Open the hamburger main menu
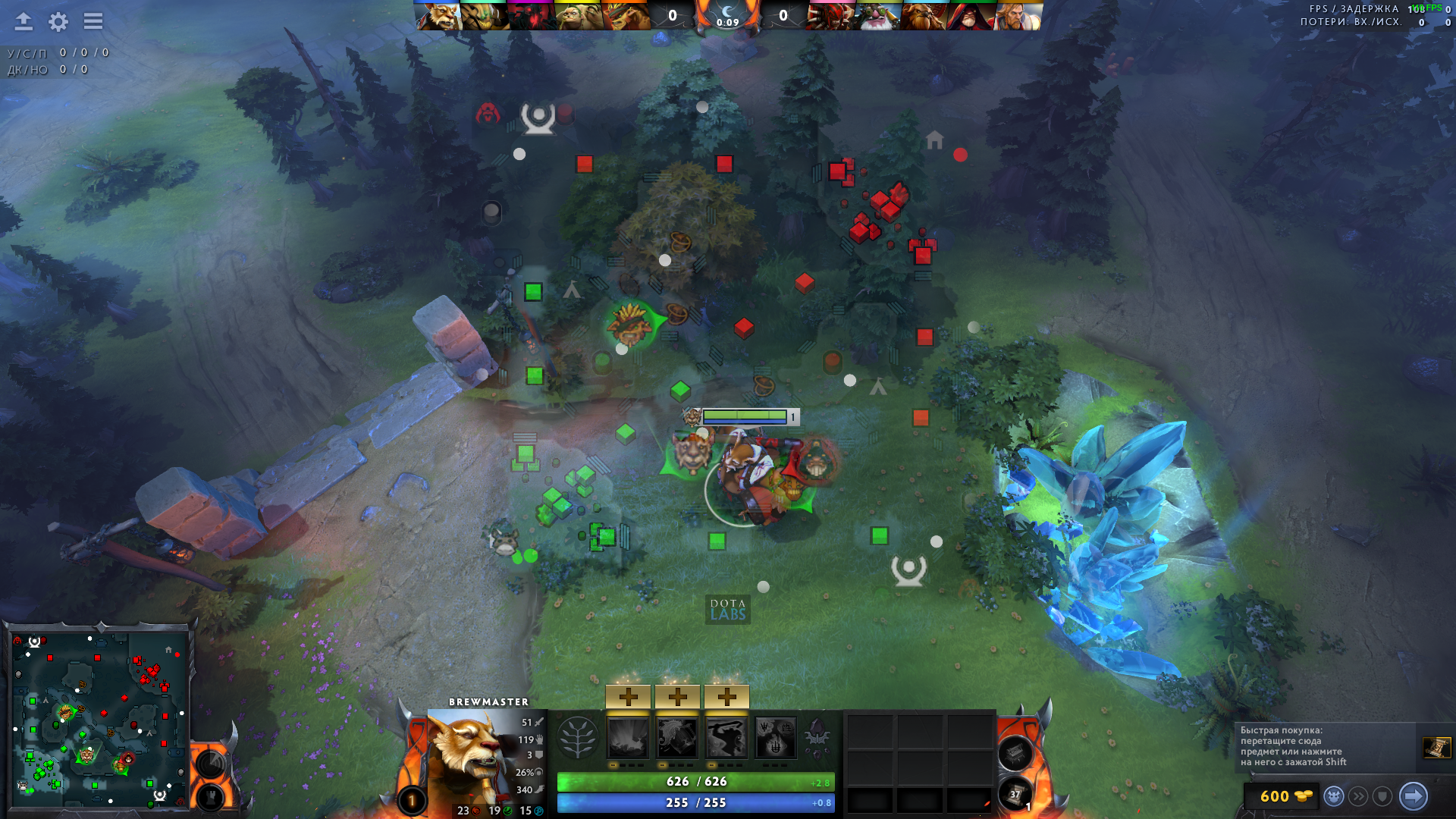Viewport: 1456px width, 819px height. pyautogui.click(x=93, y=21)
